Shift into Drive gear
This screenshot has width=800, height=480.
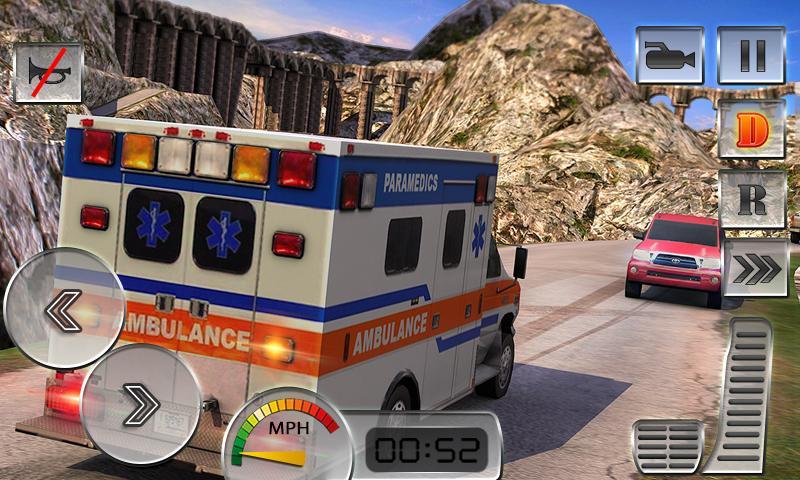[751, 129]
